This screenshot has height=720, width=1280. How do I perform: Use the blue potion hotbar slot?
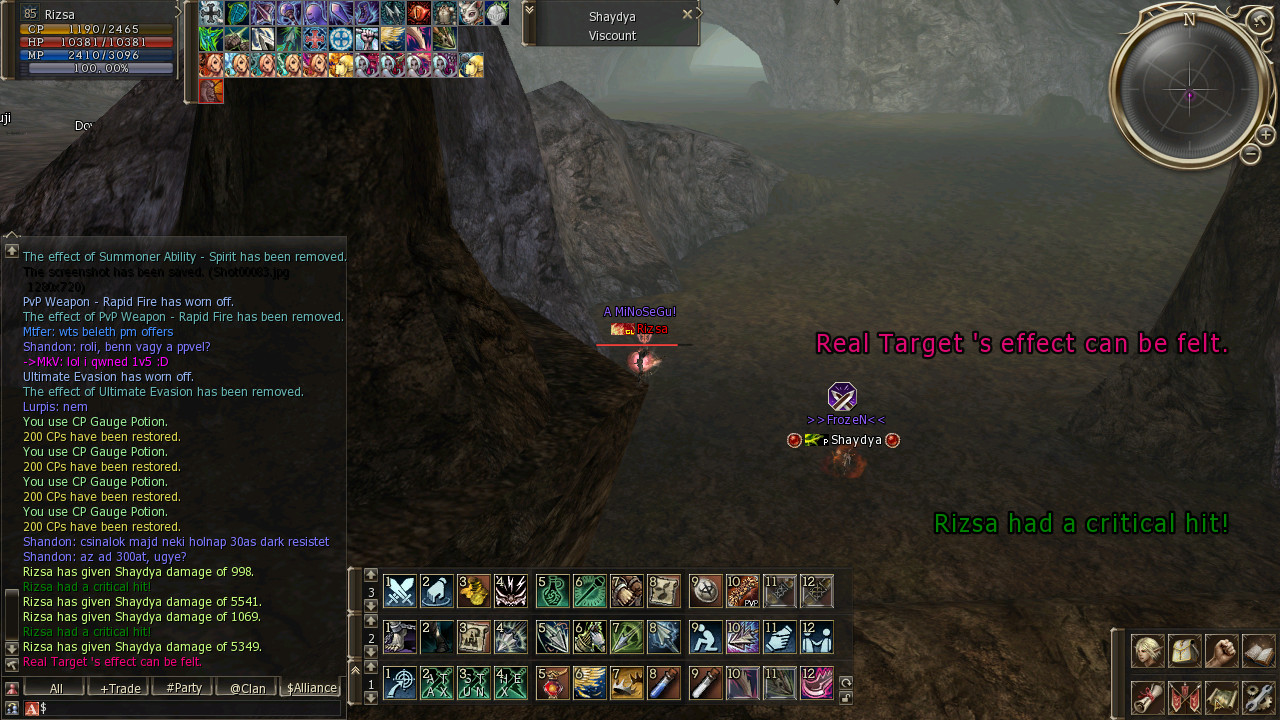coord(664,683)
